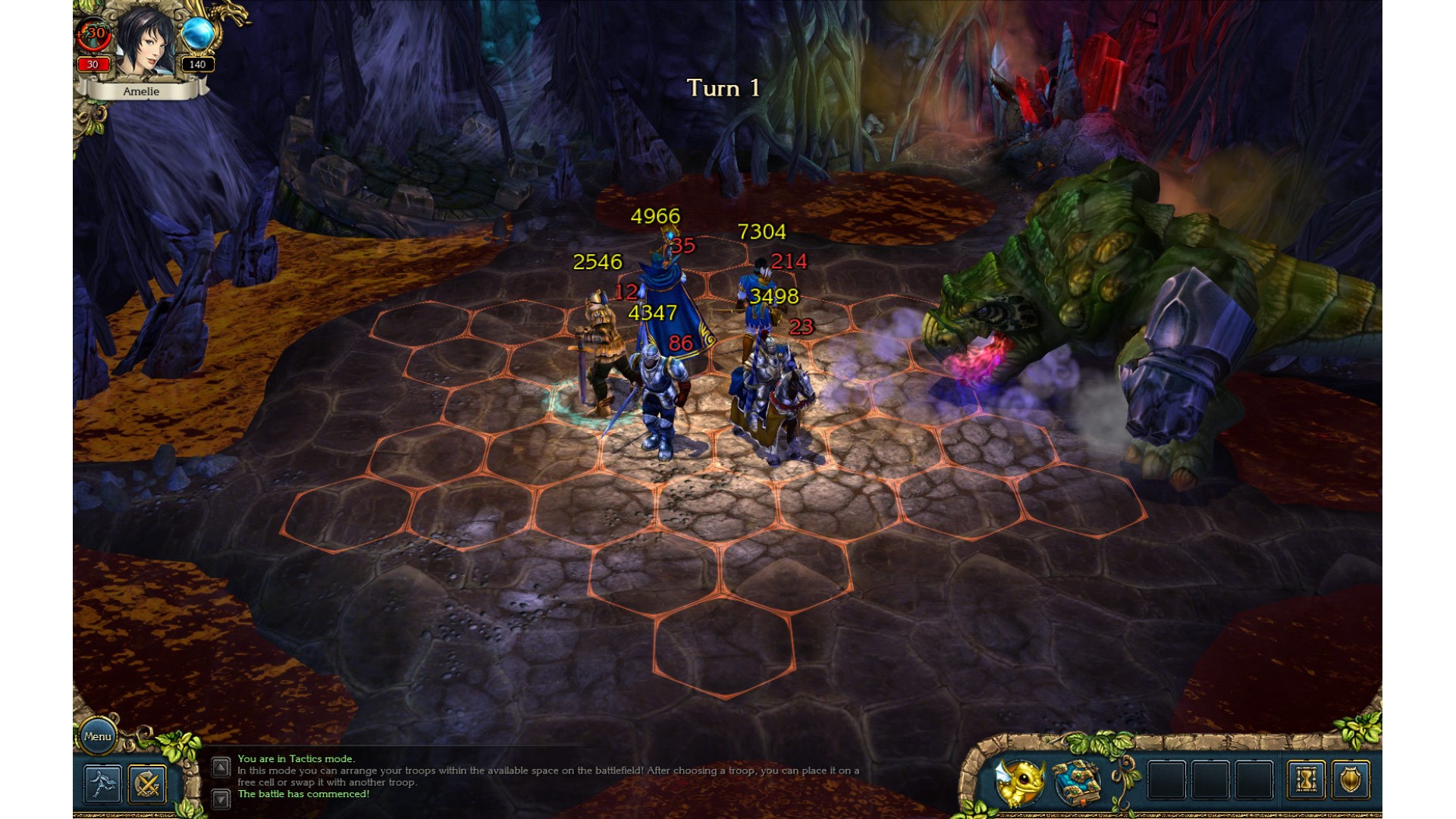Viewport: 1456px width, 819px height.
Task: Open the blue spell book
Action: click(1077, 781)
